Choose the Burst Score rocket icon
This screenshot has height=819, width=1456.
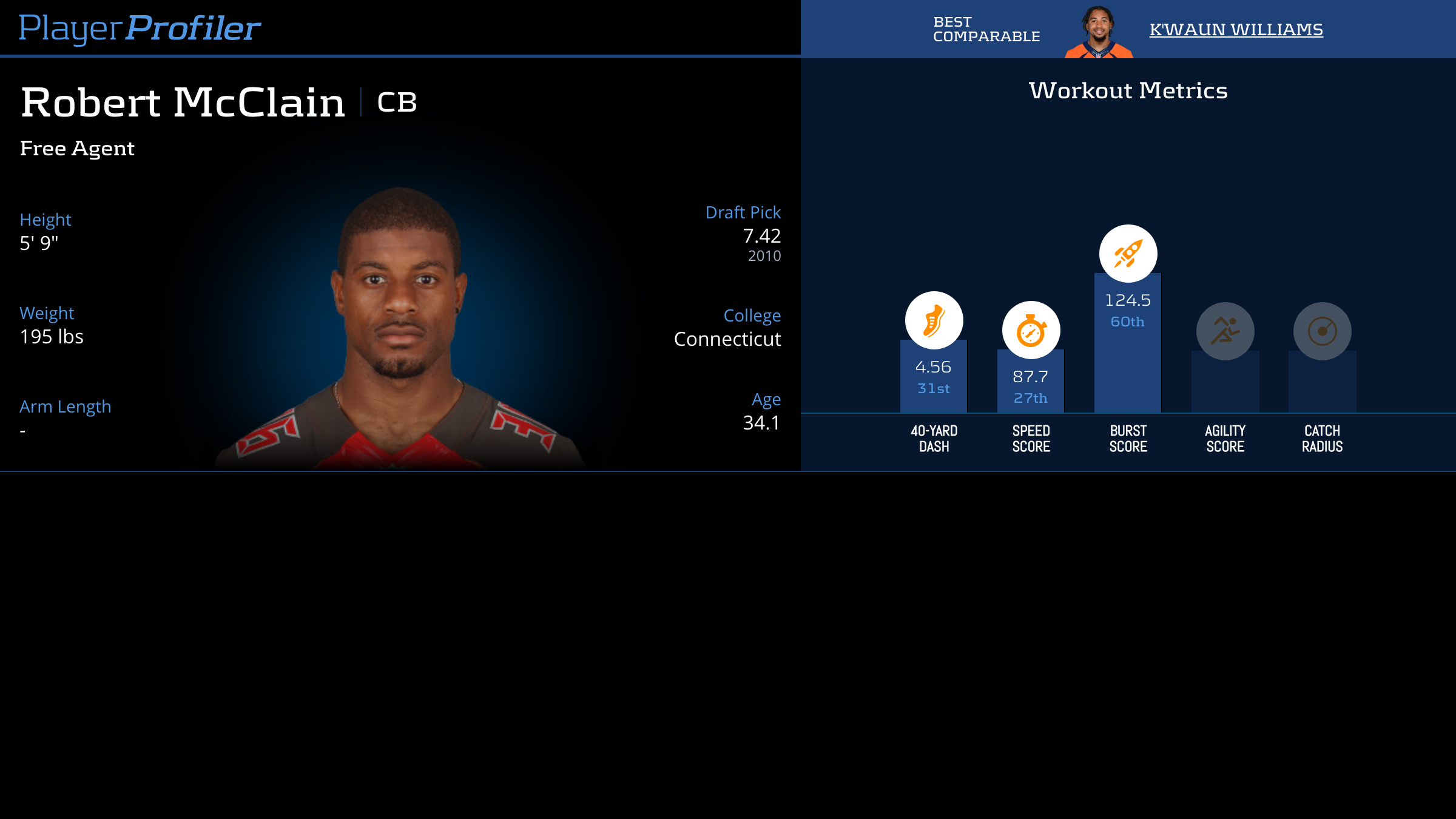pos(1128,254)
